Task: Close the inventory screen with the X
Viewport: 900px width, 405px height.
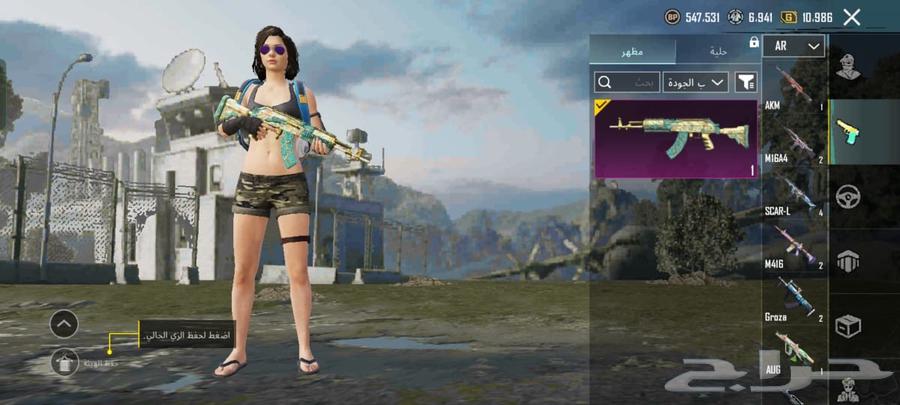Action: pyautogui.click(x=852, y=17)
